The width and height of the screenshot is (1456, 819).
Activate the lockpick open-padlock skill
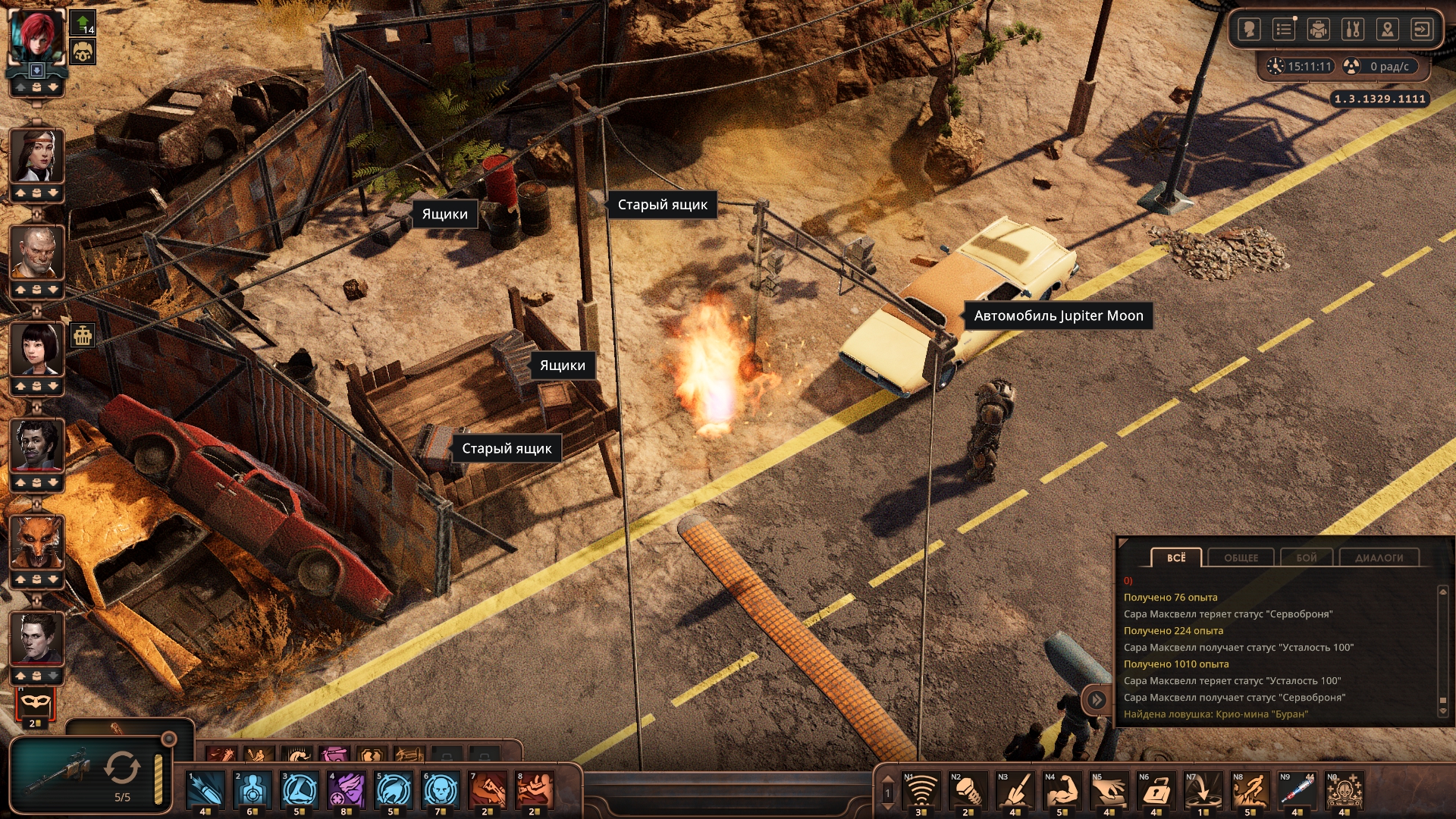(x=1156, y=790)
